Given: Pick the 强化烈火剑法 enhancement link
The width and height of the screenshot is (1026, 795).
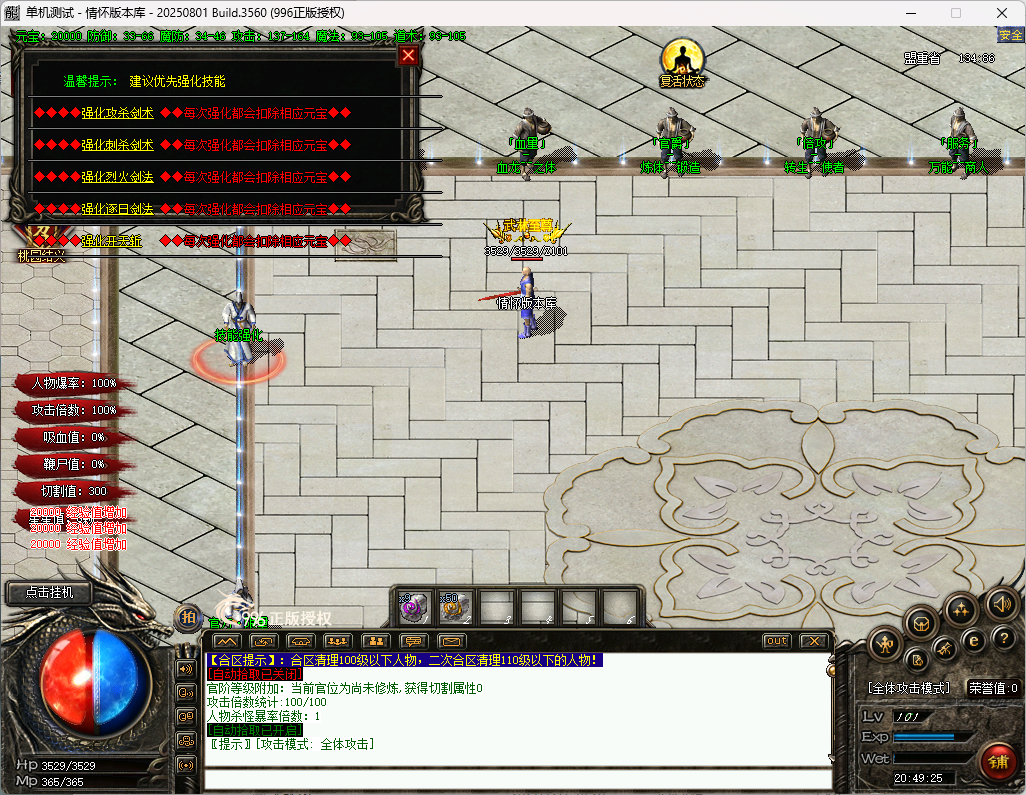Looking at the screenshot, I should pyautogui.click(x=117, y=177).
